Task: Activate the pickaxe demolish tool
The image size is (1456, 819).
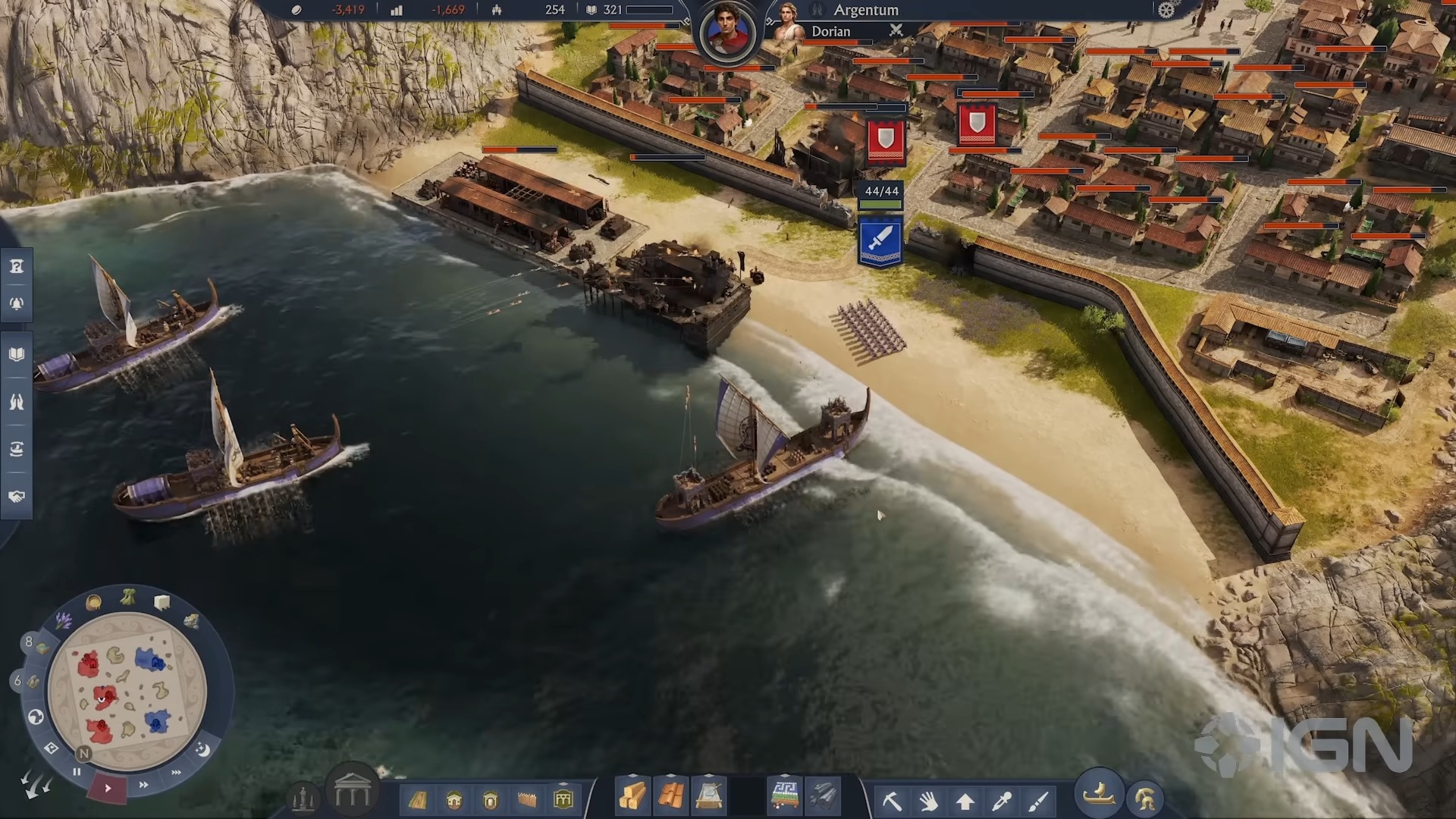Action: pyautogui.click(x=892, y=800)
